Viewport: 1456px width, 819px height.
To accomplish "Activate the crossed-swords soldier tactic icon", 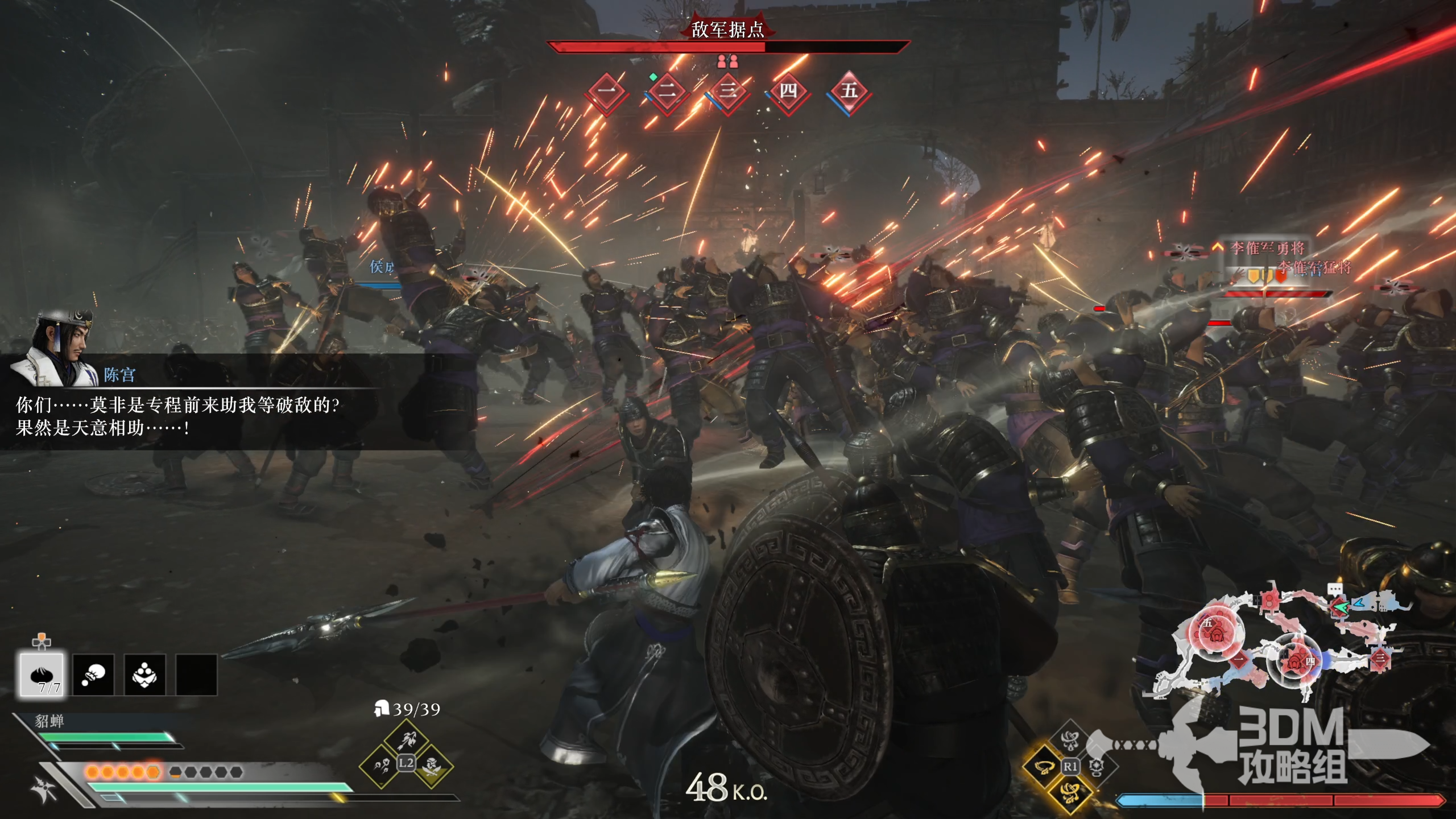I will coord(432,766).
